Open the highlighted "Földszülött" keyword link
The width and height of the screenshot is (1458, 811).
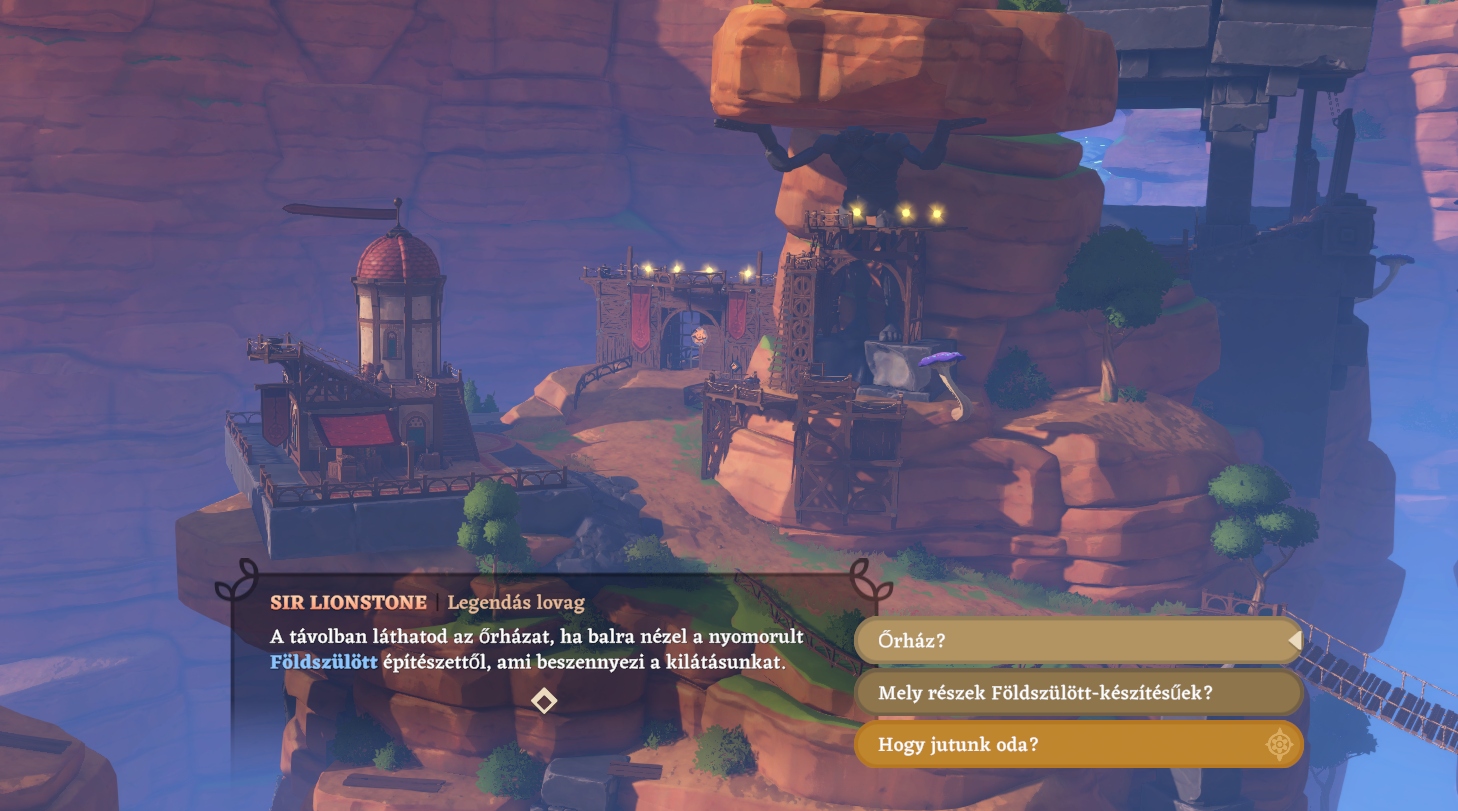[x=324, y=662]
